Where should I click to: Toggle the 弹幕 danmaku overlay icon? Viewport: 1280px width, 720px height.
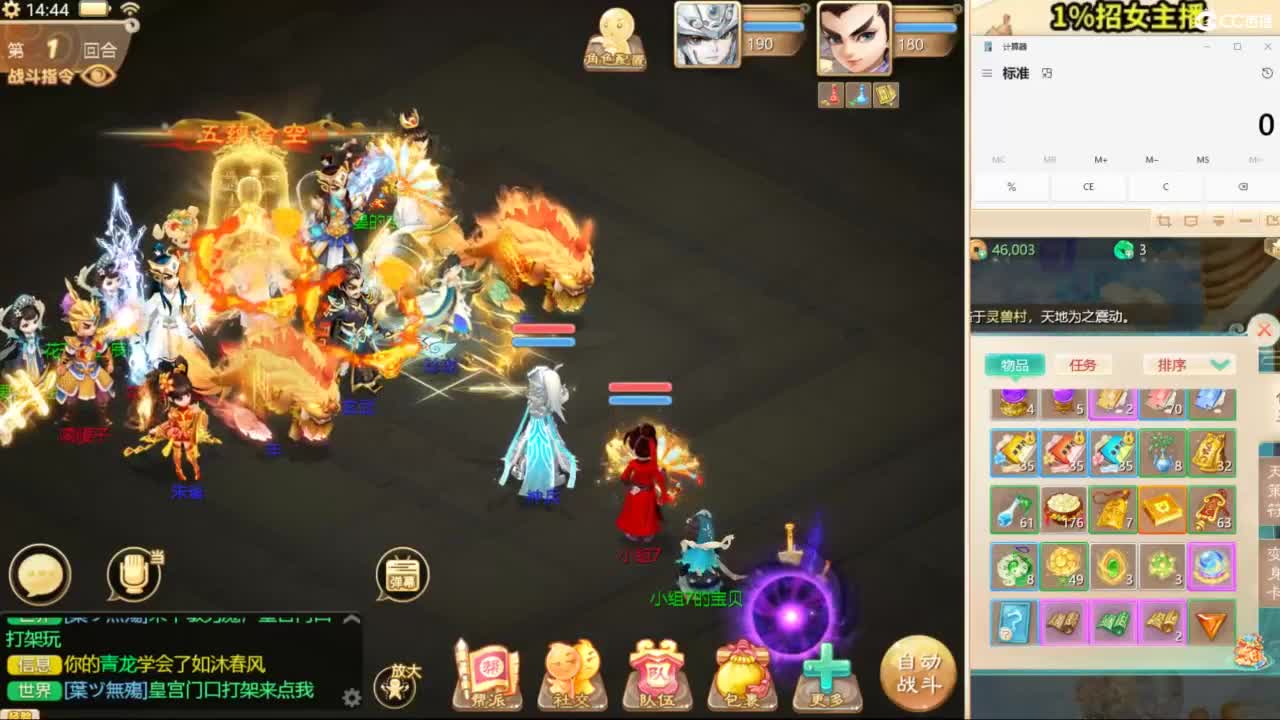[x=401, y=574]
